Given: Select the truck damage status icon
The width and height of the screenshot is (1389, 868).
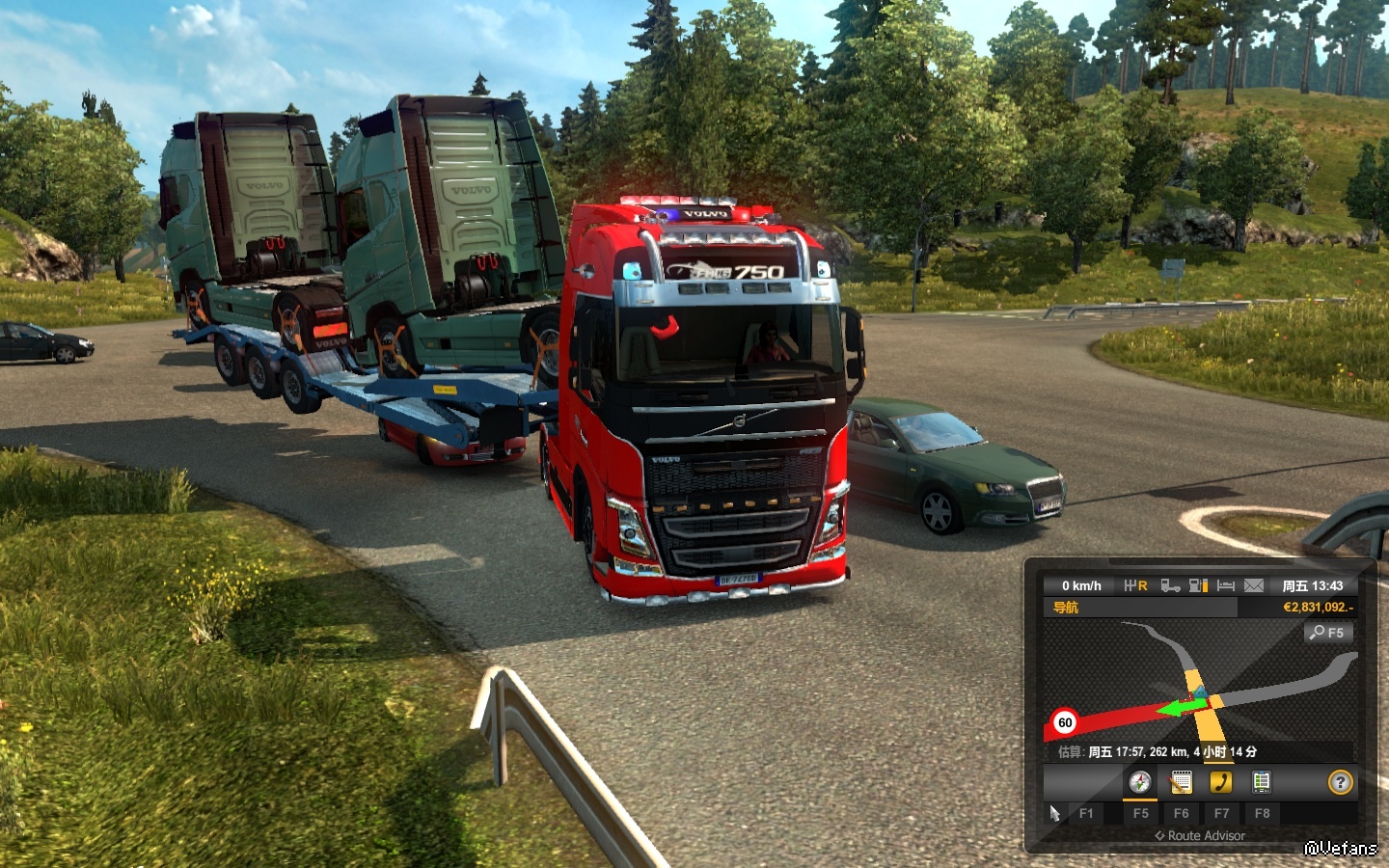Looking at the screenshot, I should point(1170,585).
